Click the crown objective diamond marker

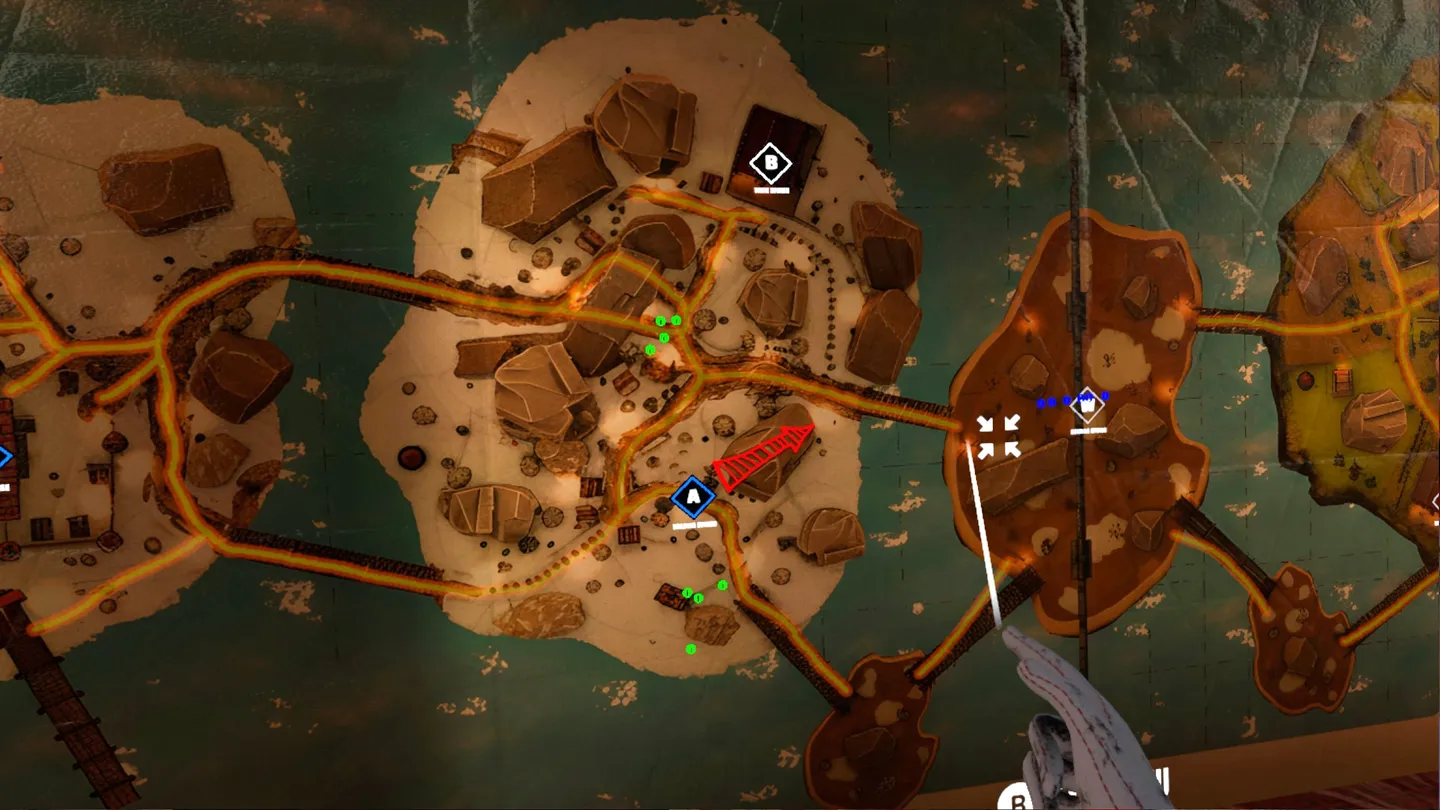coord(1086,406)
